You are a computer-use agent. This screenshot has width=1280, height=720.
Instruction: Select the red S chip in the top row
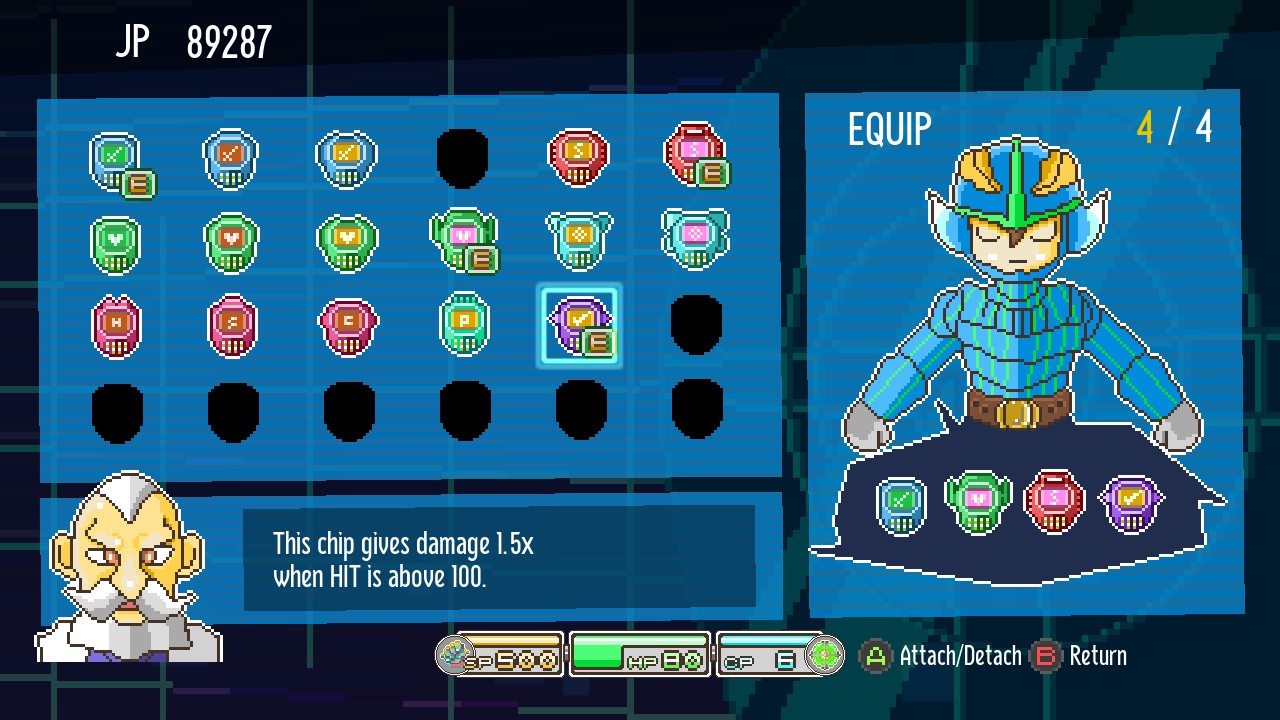[x=578, y=155]
